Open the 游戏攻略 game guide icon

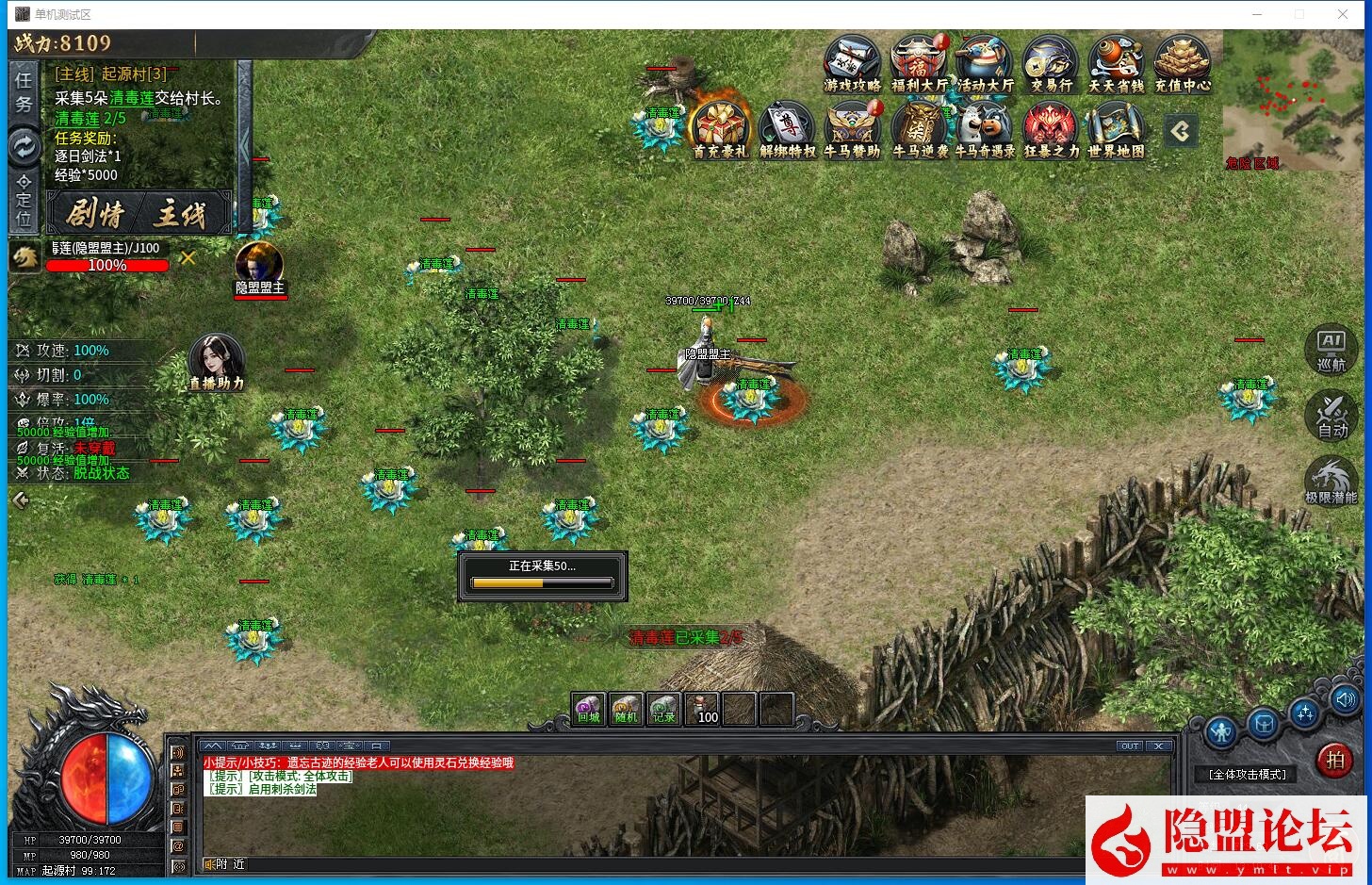[852, 63]
